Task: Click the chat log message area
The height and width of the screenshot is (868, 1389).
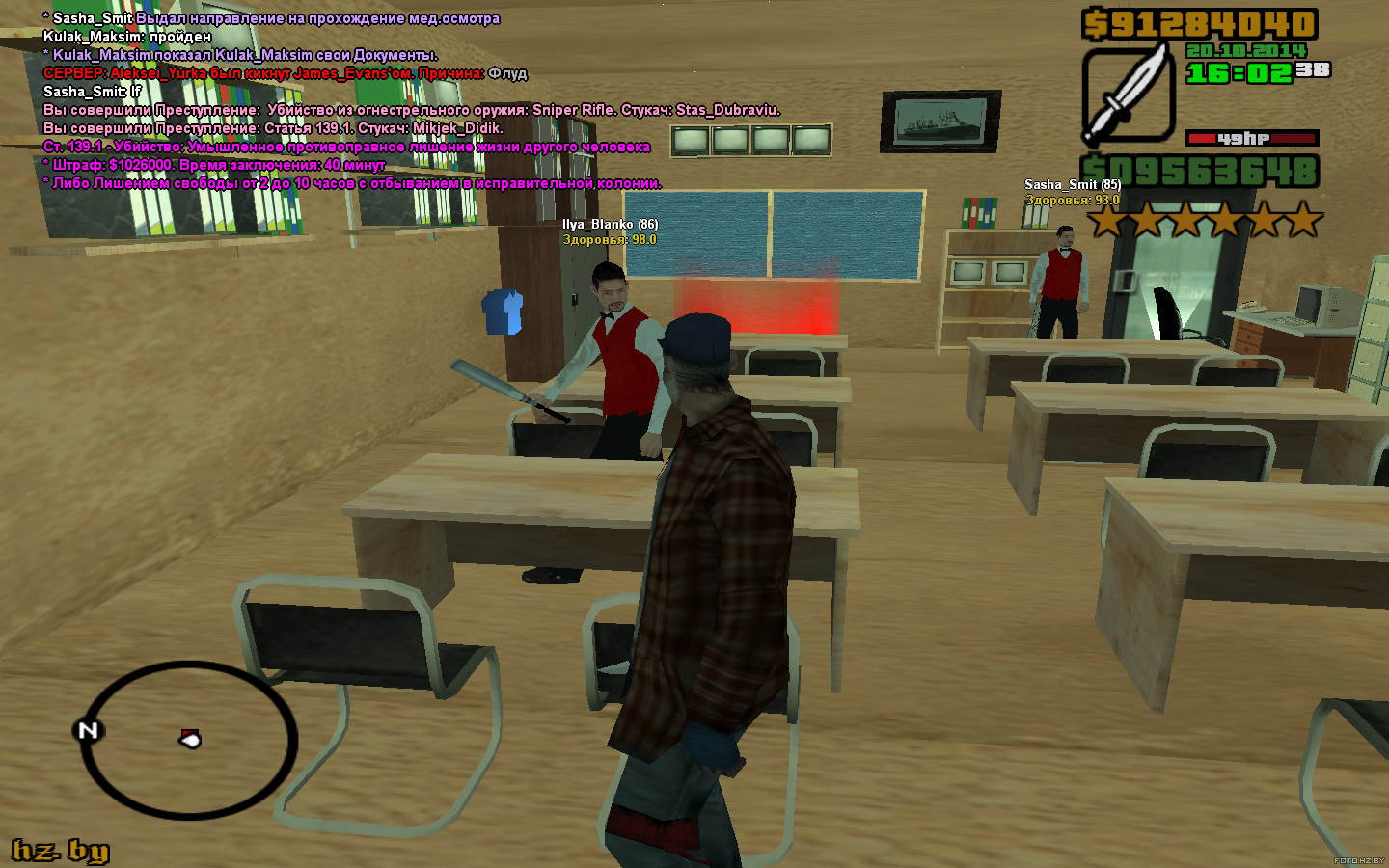Action: click(352, 100)
